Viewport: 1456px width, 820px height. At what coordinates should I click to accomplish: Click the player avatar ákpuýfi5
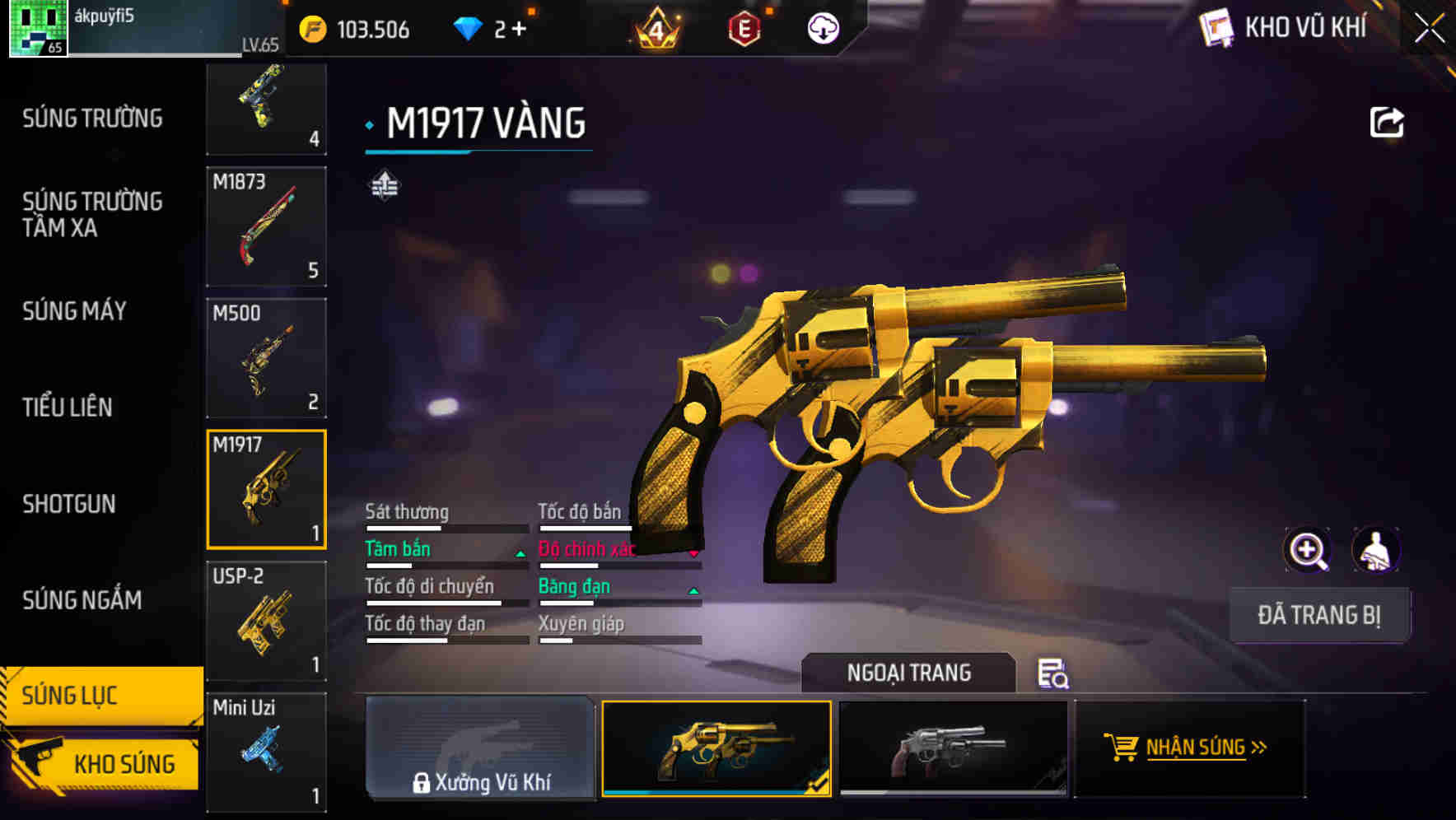37,27
